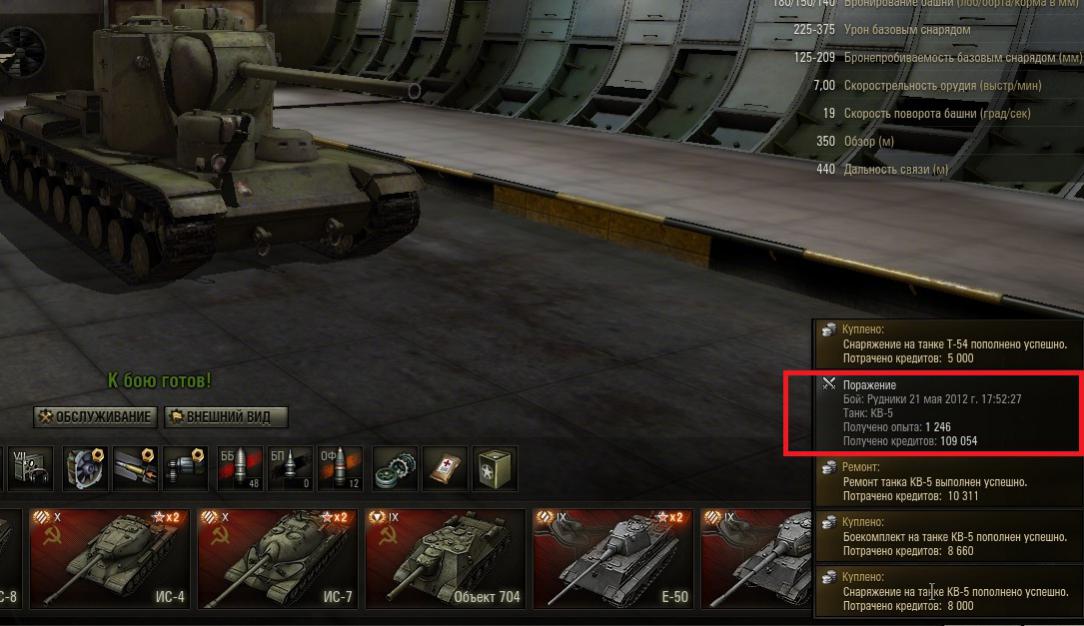Screen dimensions: 1084x626
Task: Select the gun rammer equipment slot
Action: point(133,468)
